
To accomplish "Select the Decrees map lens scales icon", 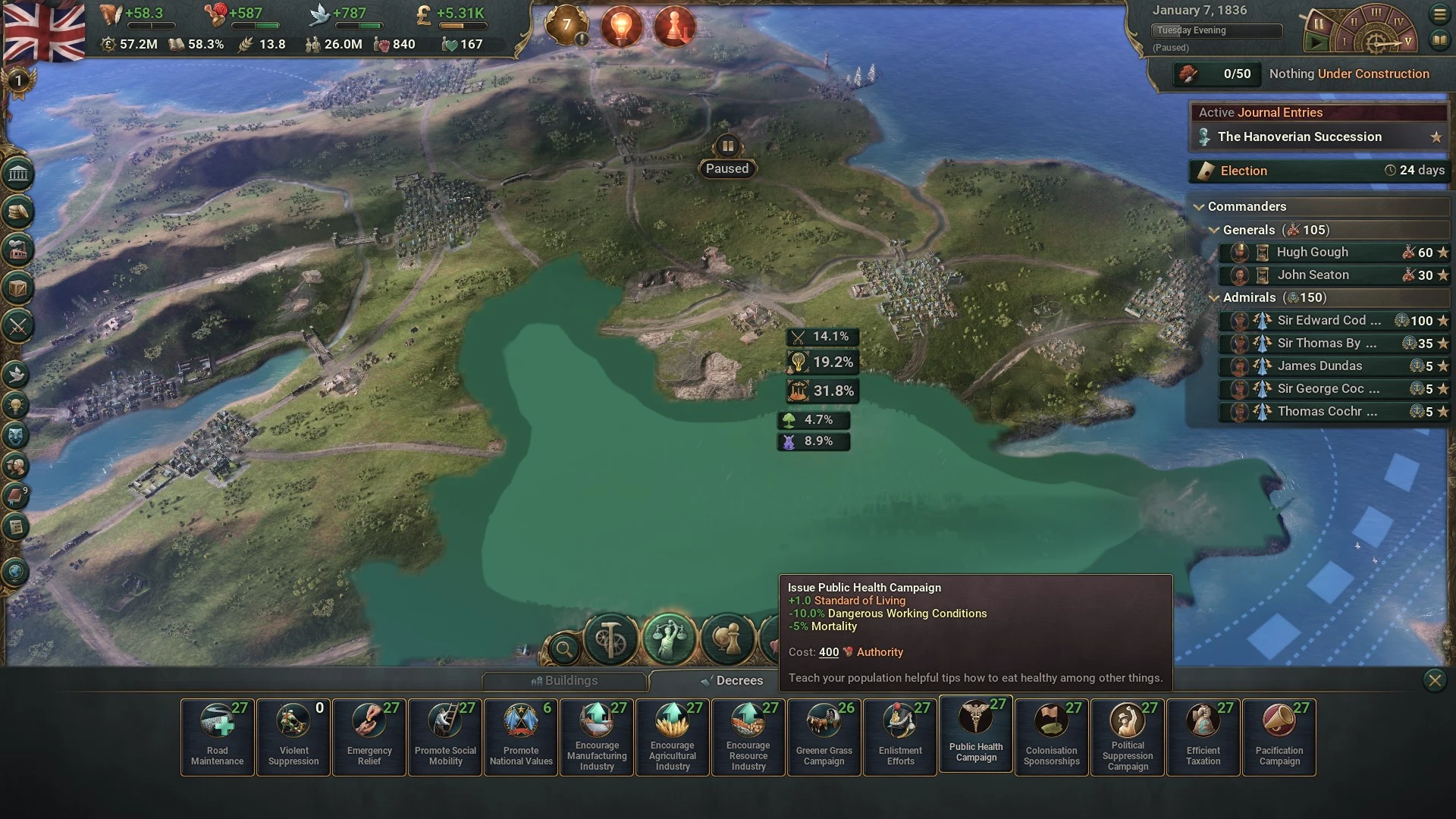I will [x=669, y=639].
